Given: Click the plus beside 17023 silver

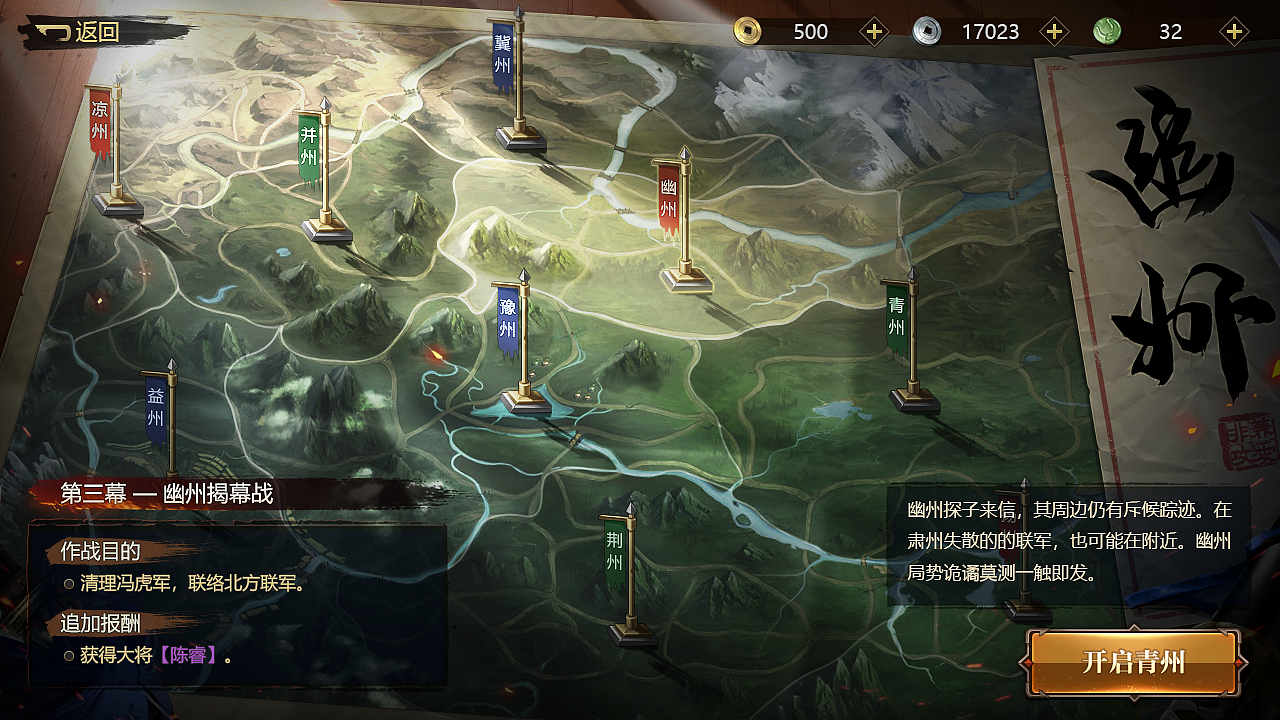Looking at the screenshot, I should tap(1054, 31).
